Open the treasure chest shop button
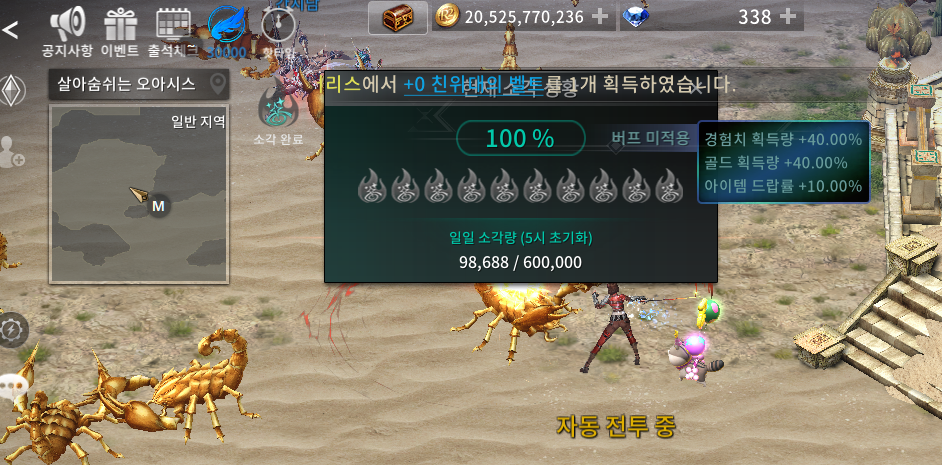 (x=397, y=17)
